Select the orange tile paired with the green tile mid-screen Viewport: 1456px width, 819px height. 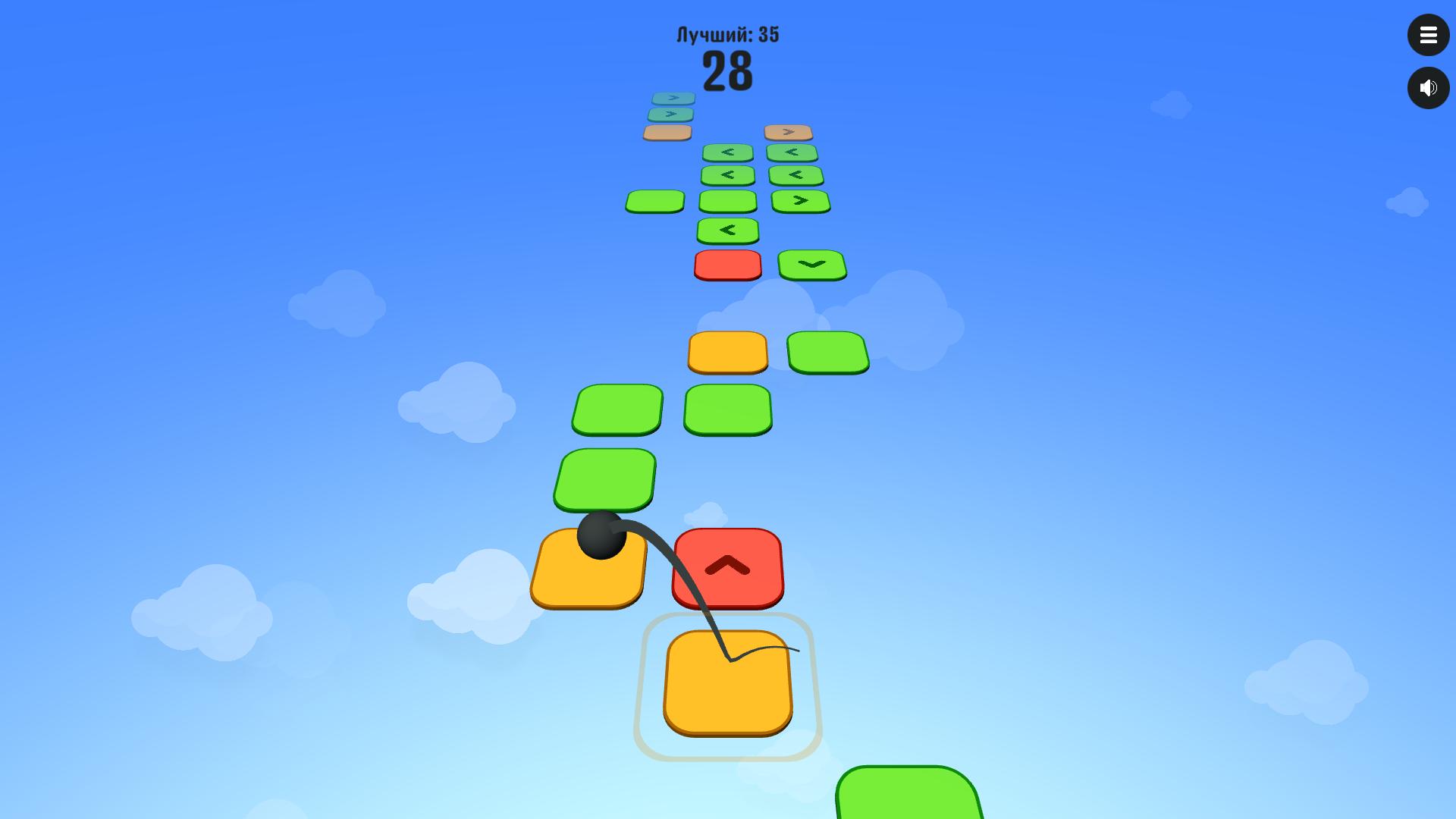[726, 351]
